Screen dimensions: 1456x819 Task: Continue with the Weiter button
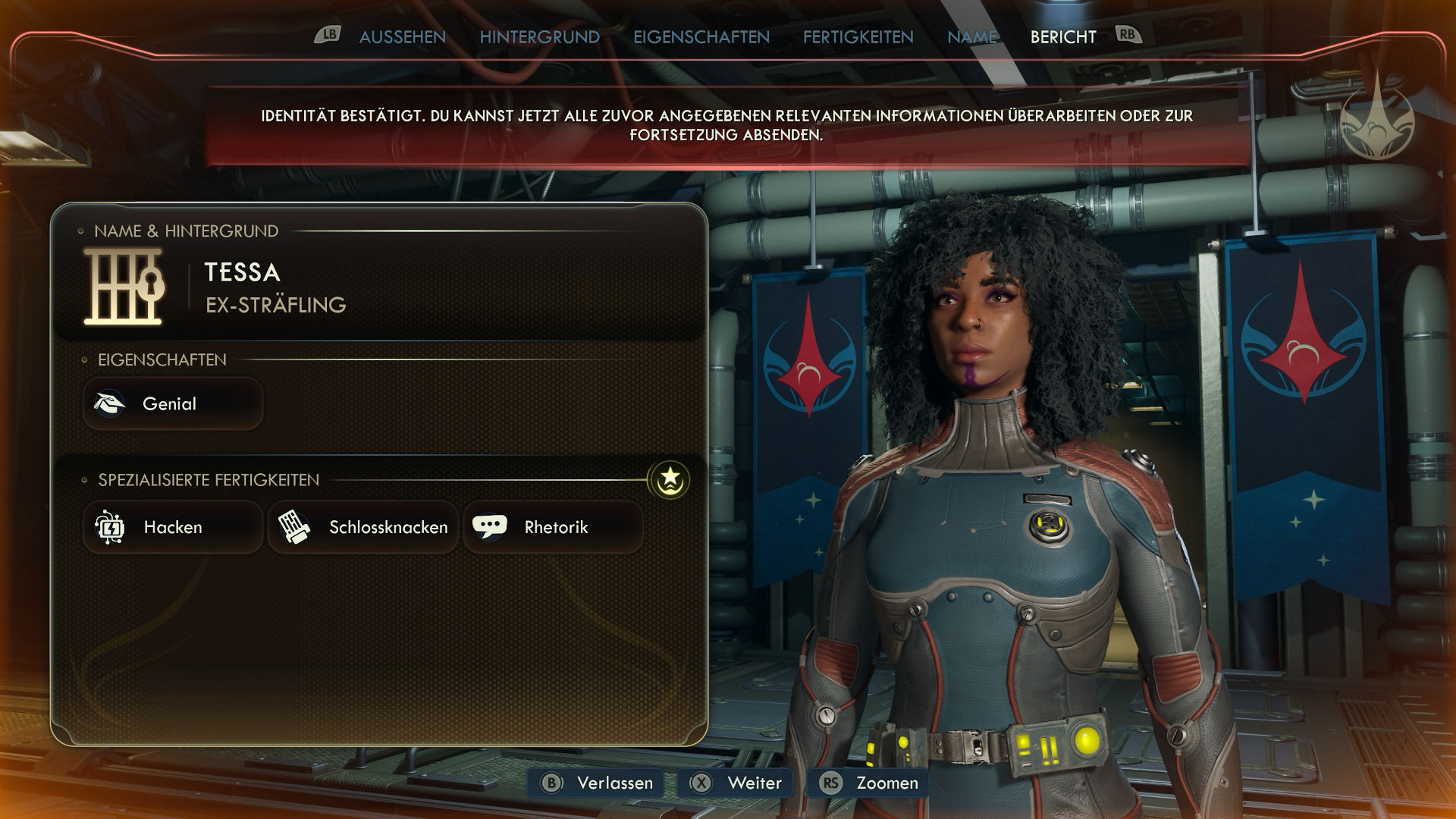[736, 783]
